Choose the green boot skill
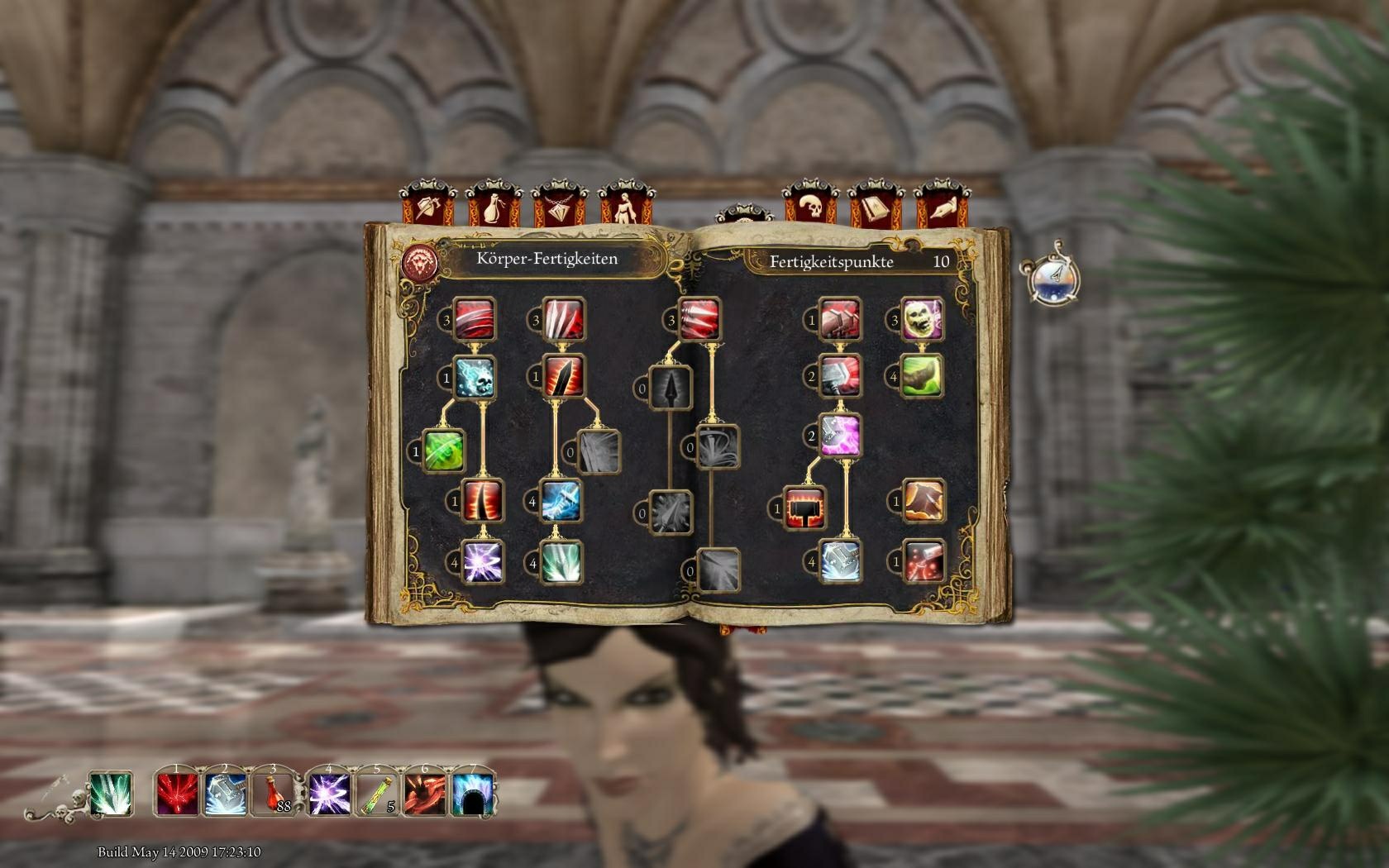Image resolution: width=1389 pixels, height=868 pixels. (x=922, y=375)
